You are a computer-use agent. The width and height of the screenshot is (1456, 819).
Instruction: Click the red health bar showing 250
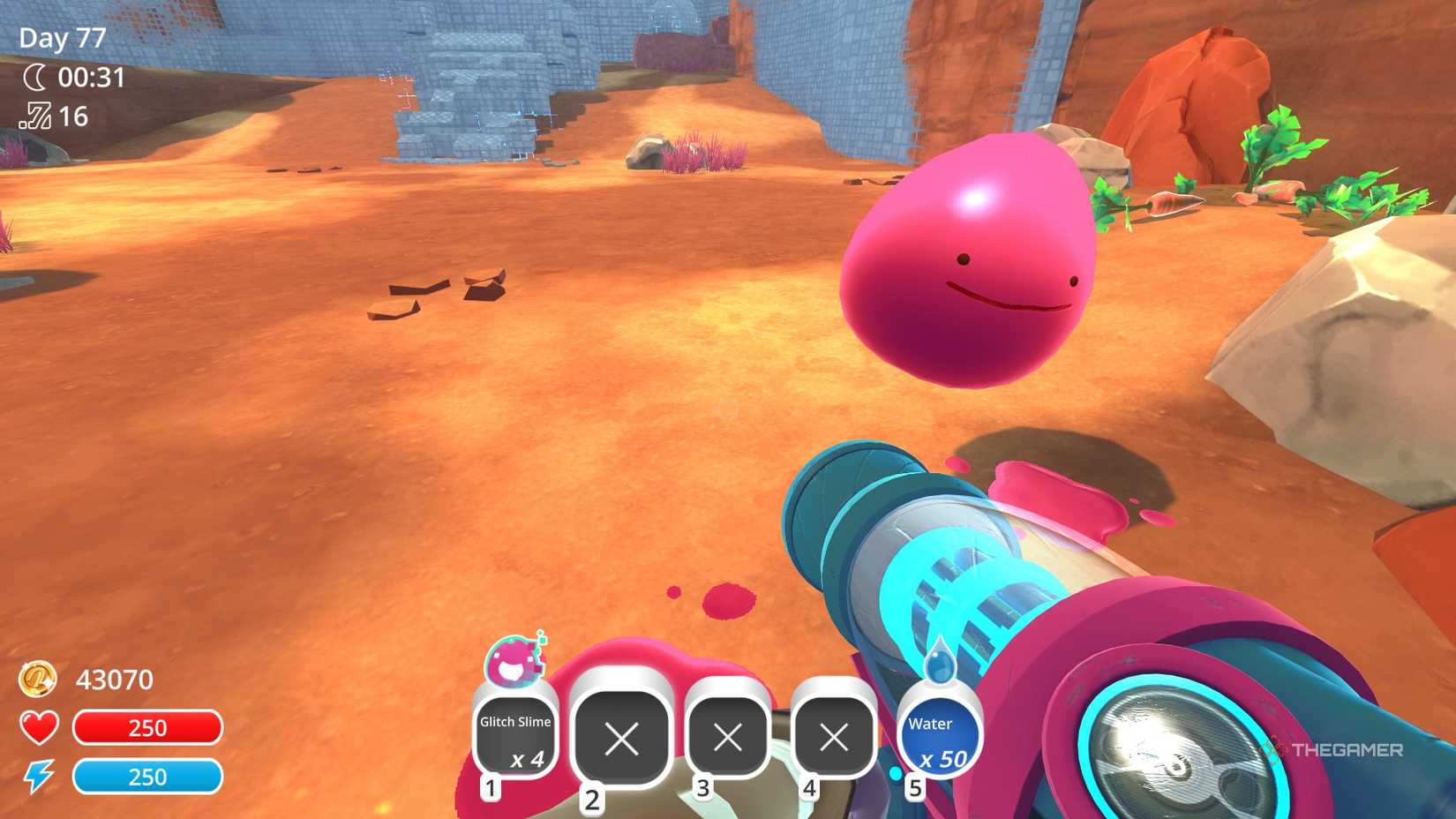point(148,728)
